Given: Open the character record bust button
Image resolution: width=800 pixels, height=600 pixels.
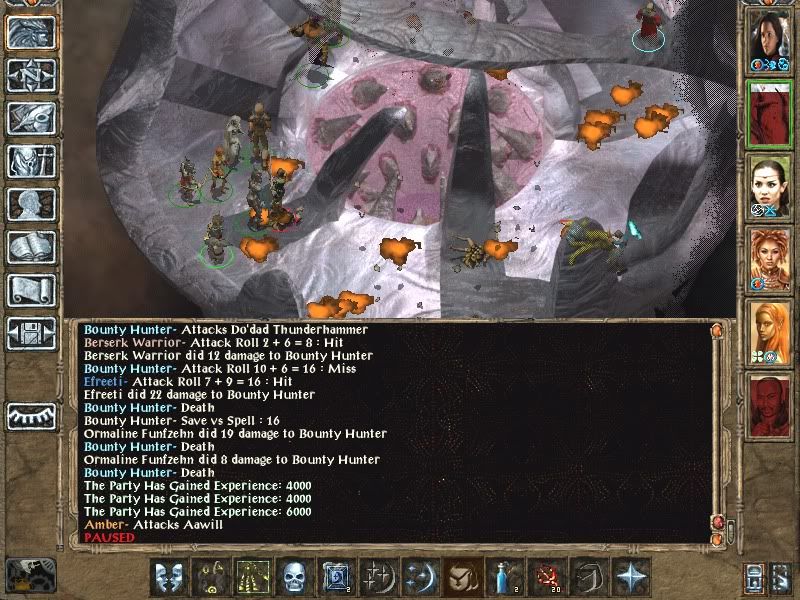Looking at the screenshot, I should (30, 204).
